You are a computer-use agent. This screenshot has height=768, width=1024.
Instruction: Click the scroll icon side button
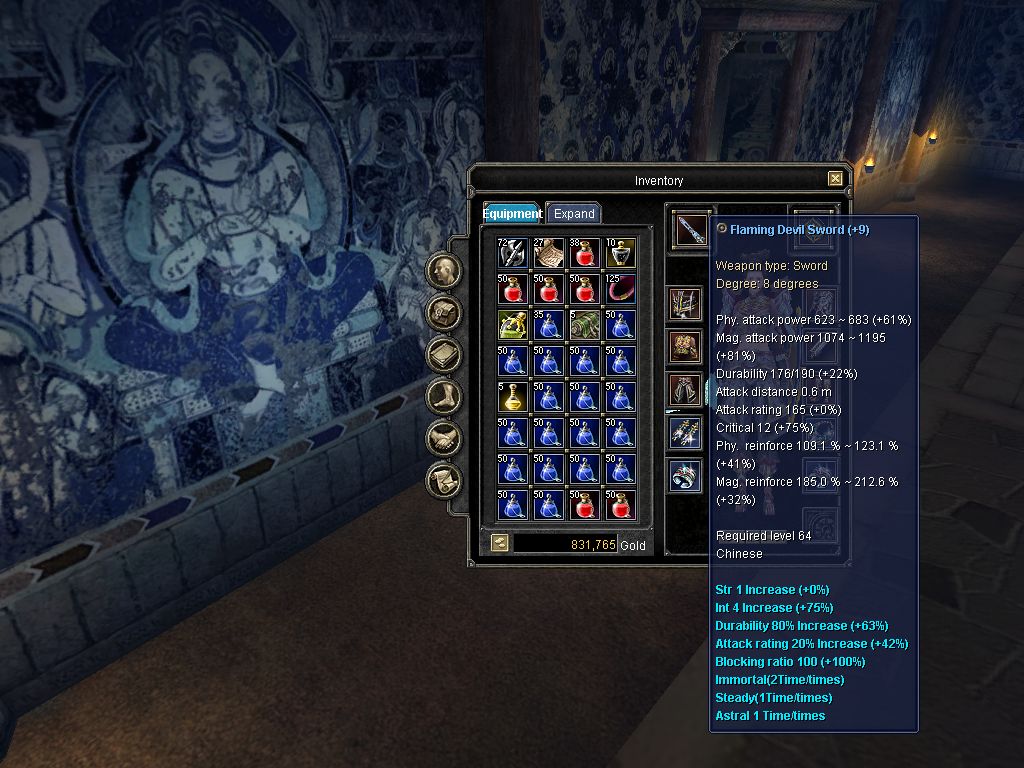(444, 481)
